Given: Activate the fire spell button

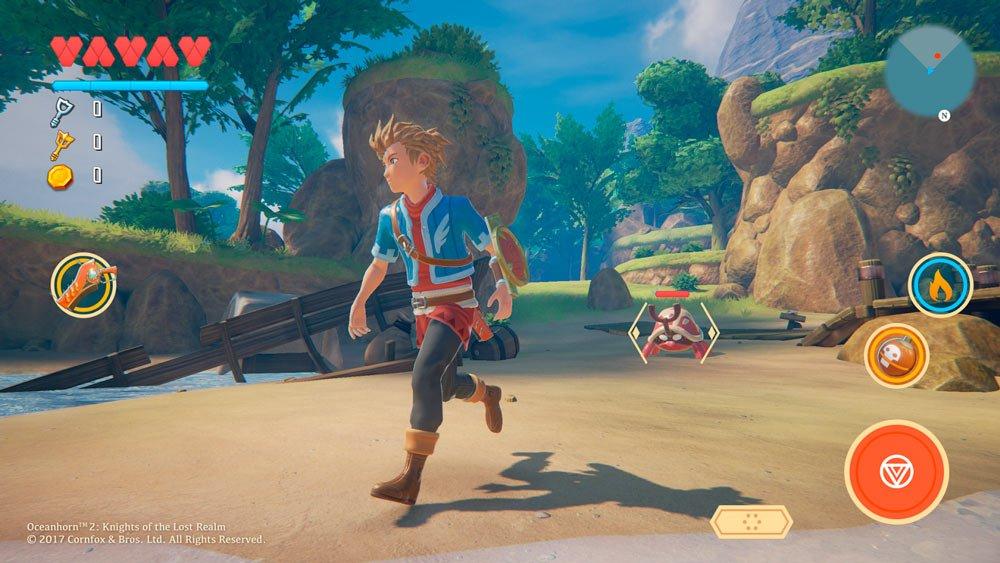Looking at the screenshot, I should click(x=940, y=285).
